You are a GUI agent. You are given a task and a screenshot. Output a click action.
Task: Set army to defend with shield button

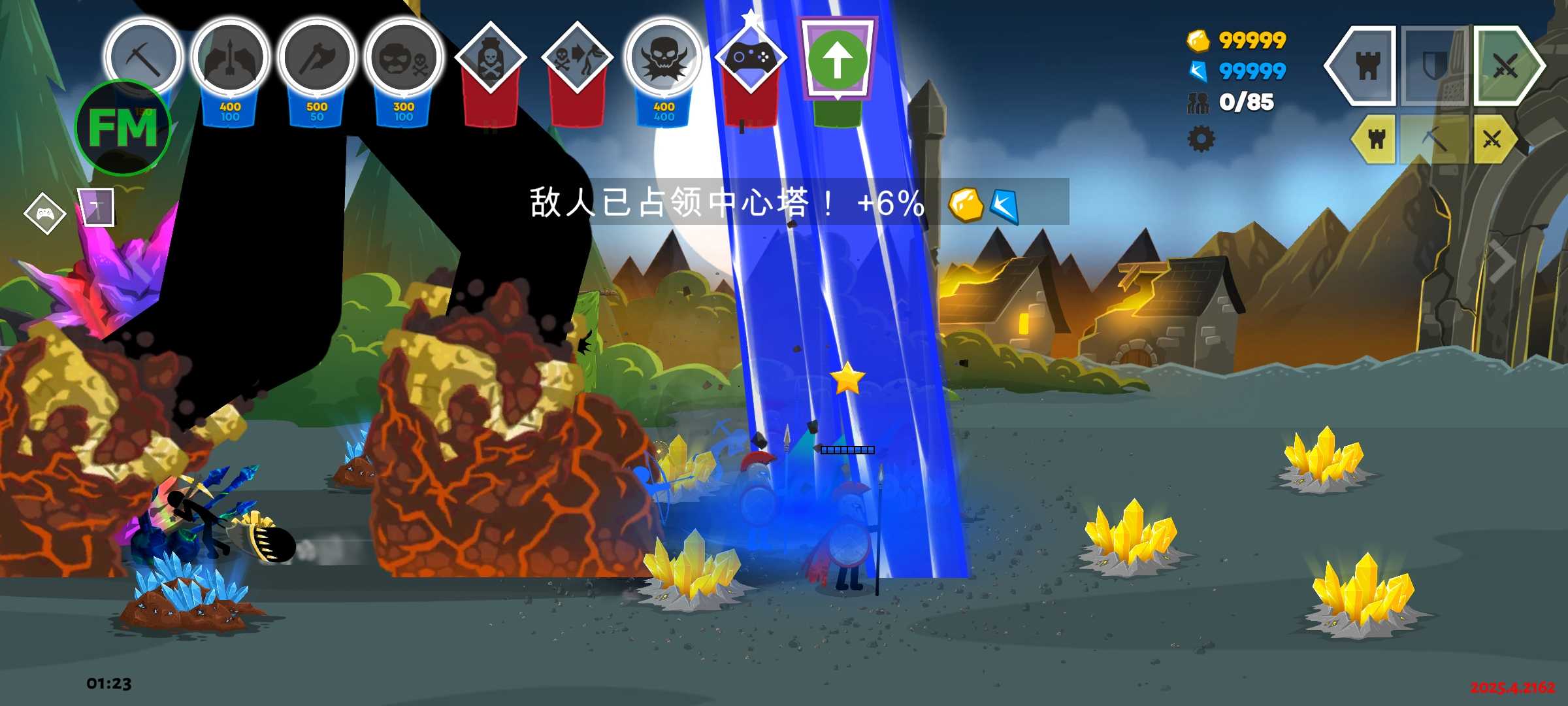1435,65
